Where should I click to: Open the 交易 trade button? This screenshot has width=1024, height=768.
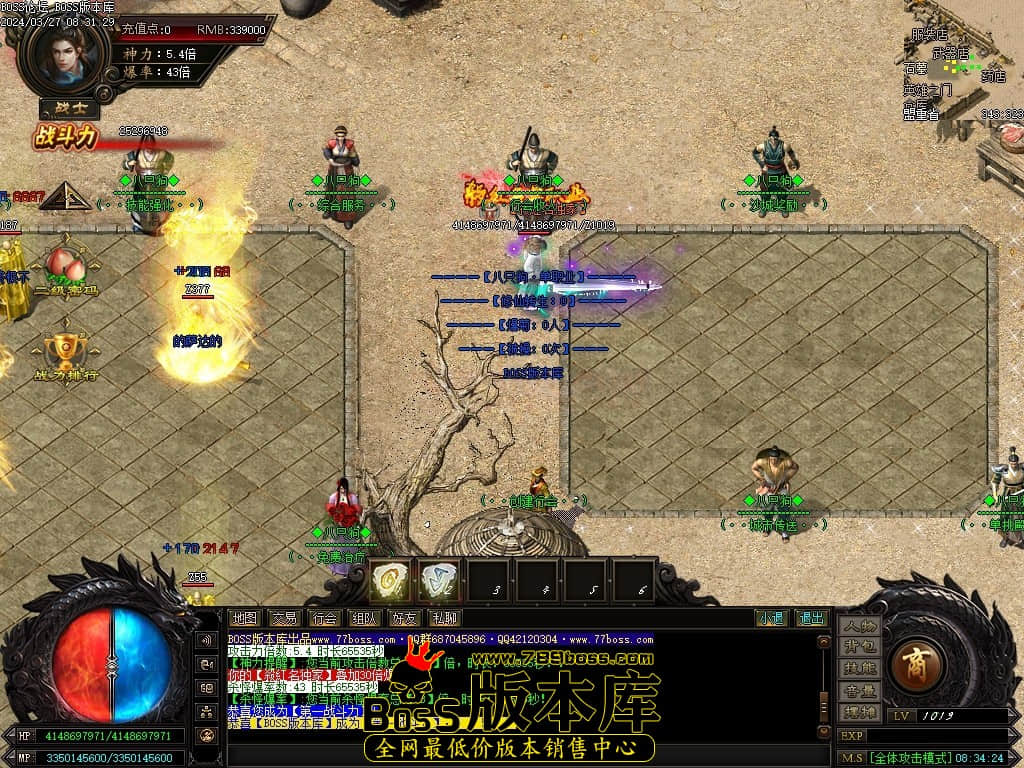pyautogui.click(x=285, y=618)
